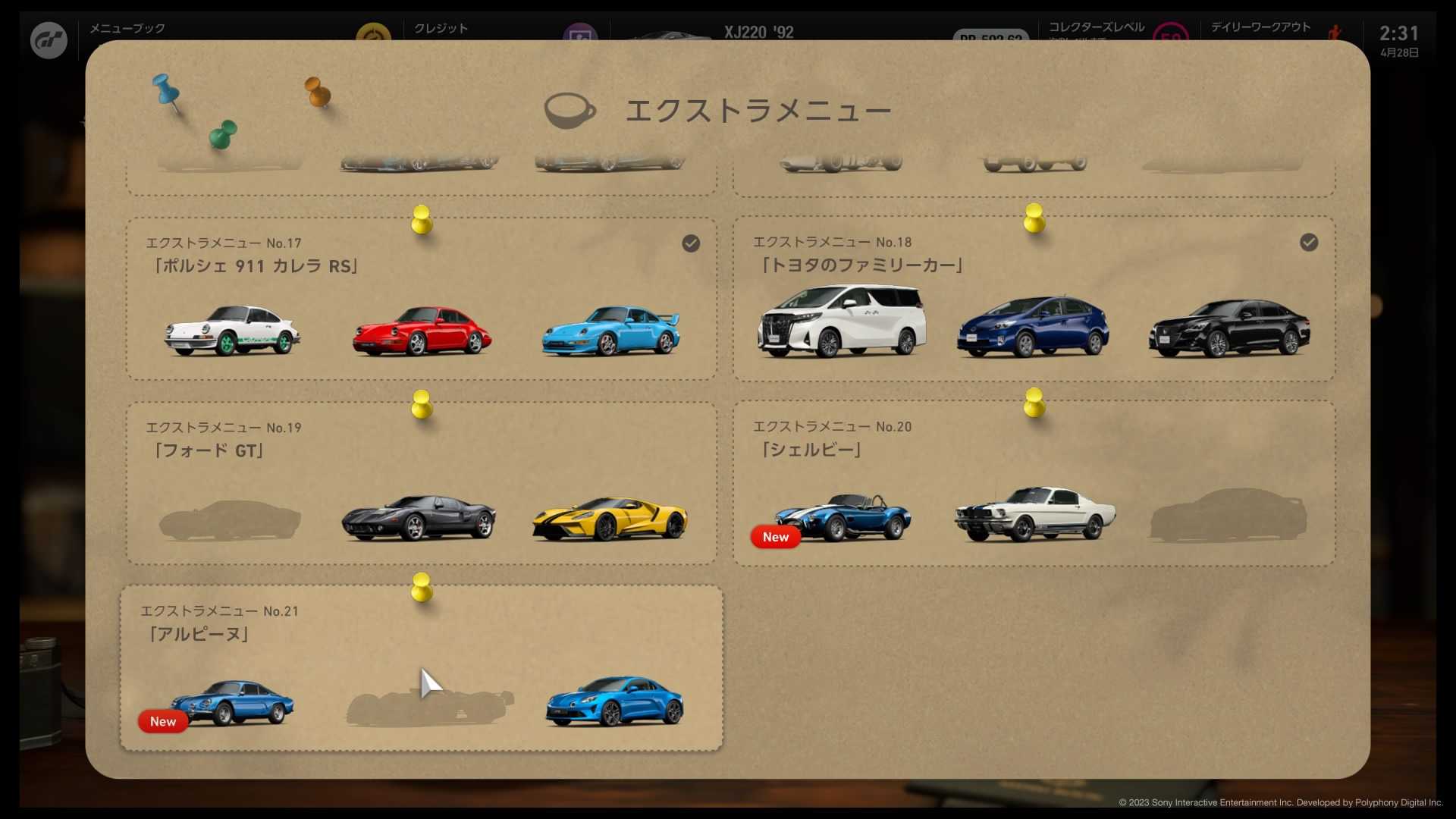The width and height of the screenshot is (1456, 819).
Task: Click the purple card icon left of XJ220 '92
Action: (581, 34)
